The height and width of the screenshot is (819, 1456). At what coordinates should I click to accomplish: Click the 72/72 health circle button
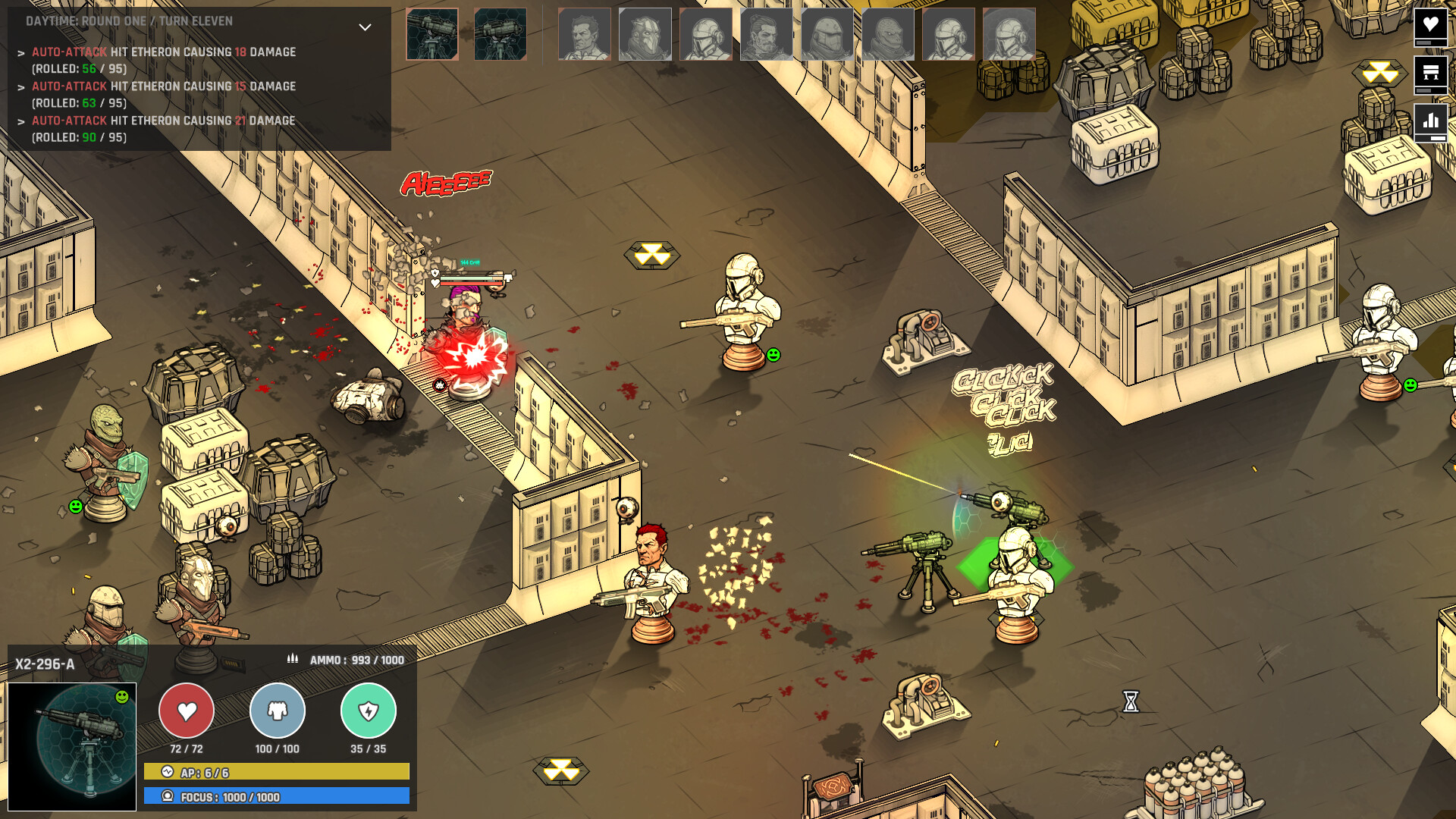click(x=187, y=711)
